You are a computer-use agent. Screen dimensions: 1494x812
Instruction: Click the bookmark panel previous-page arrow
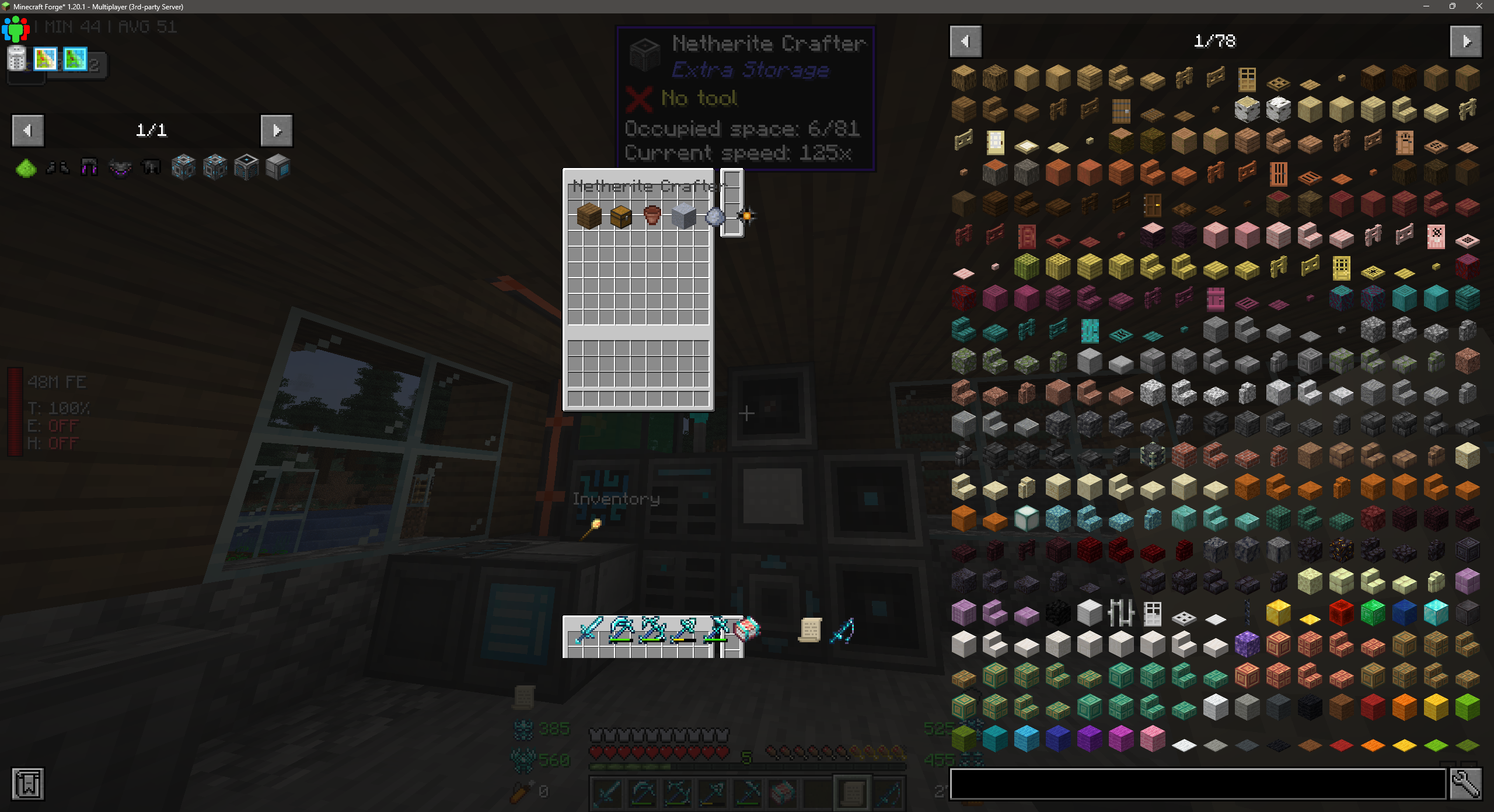click(x=27, y=130)
